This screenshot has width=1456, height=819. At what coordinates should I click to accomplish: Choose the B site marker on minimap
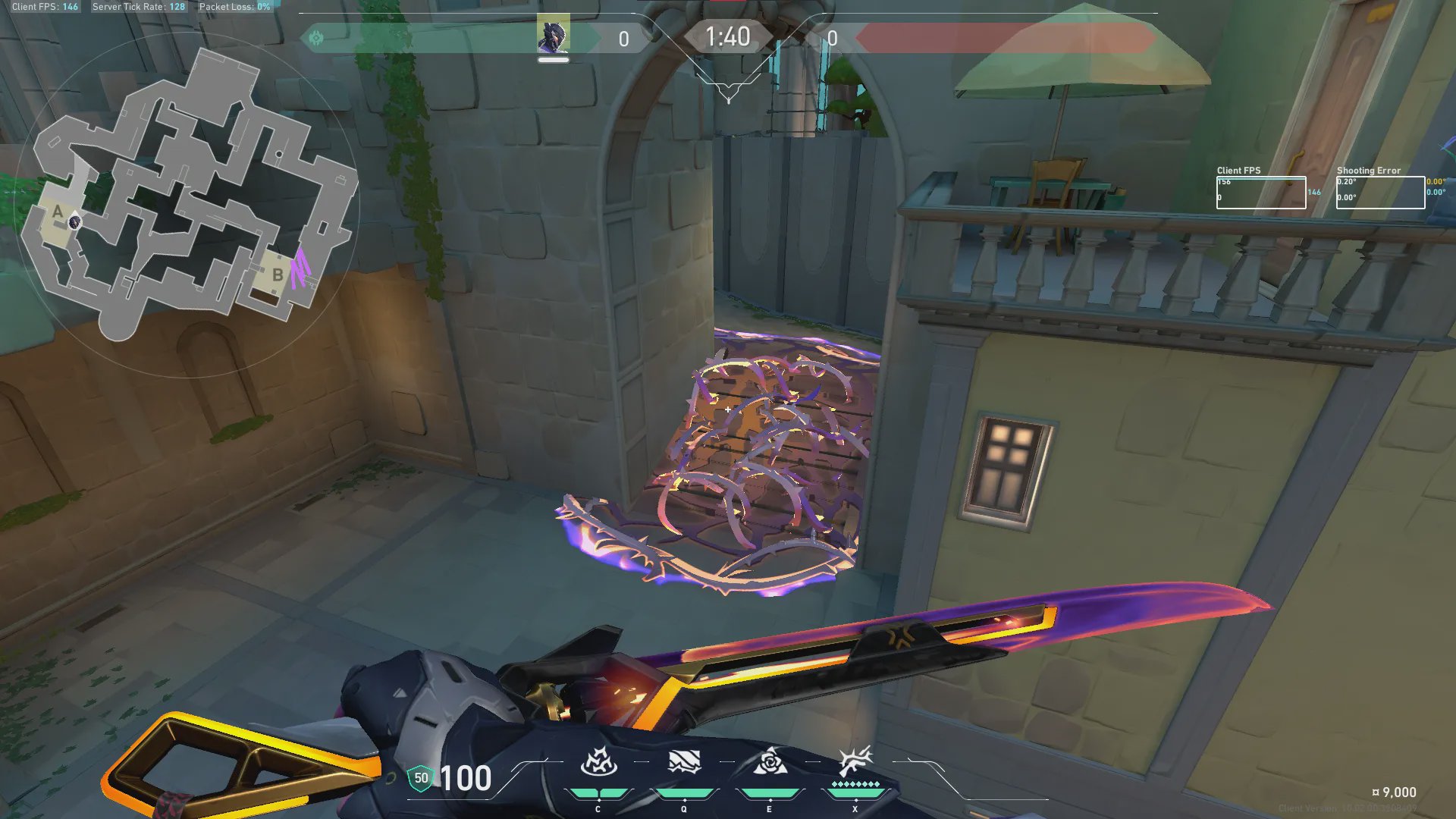click(278, 275)
